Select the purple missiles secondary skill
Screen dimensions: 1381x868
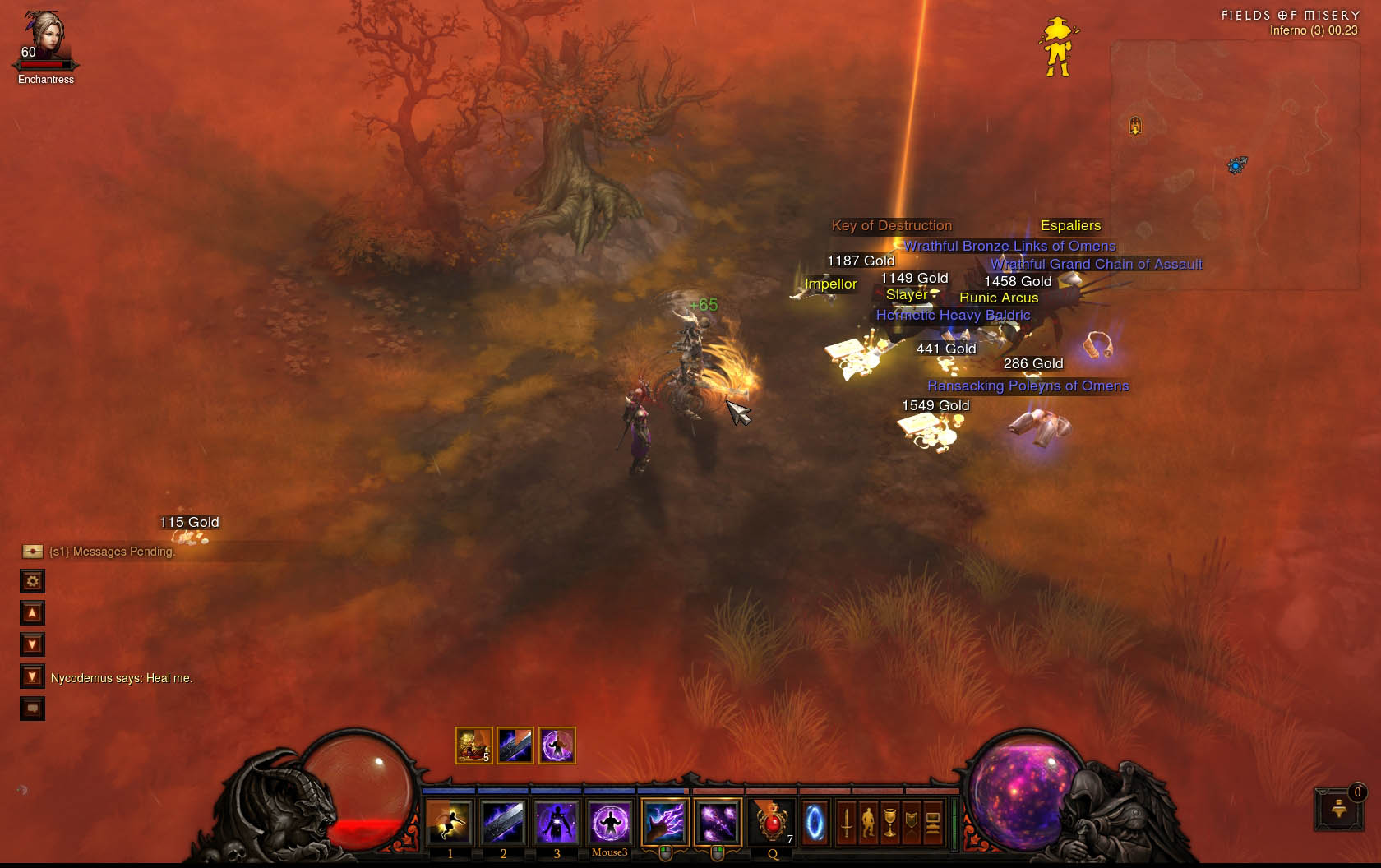(718, 821)
